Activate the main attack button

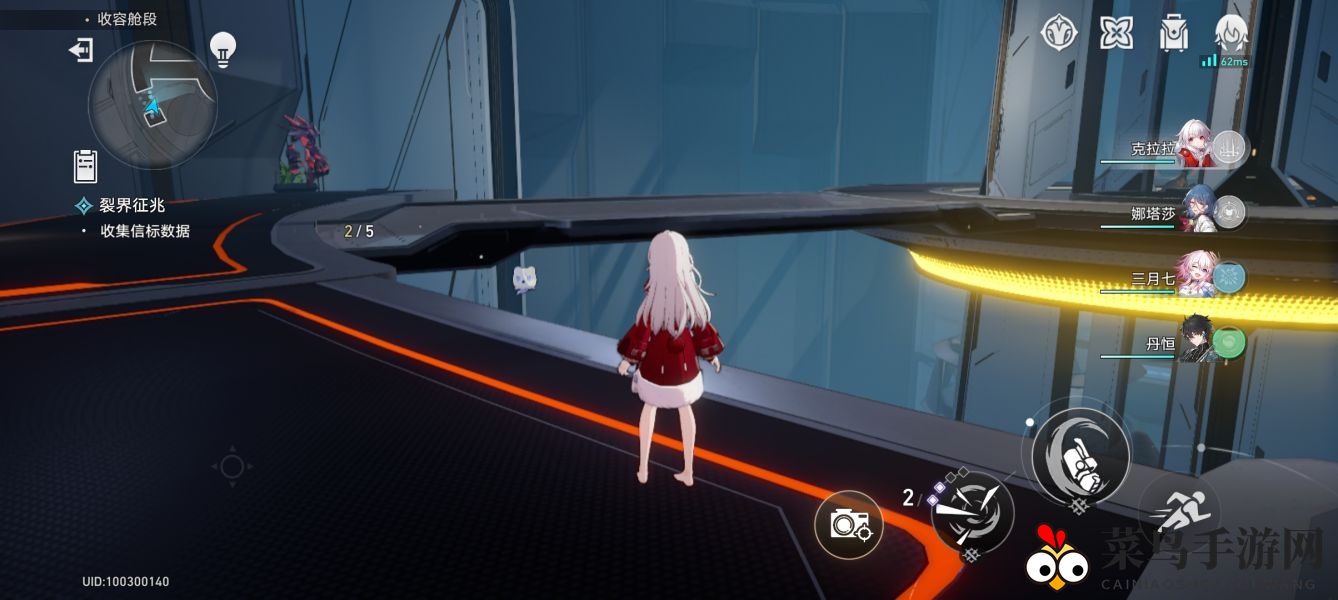[x=1080, y=457]
